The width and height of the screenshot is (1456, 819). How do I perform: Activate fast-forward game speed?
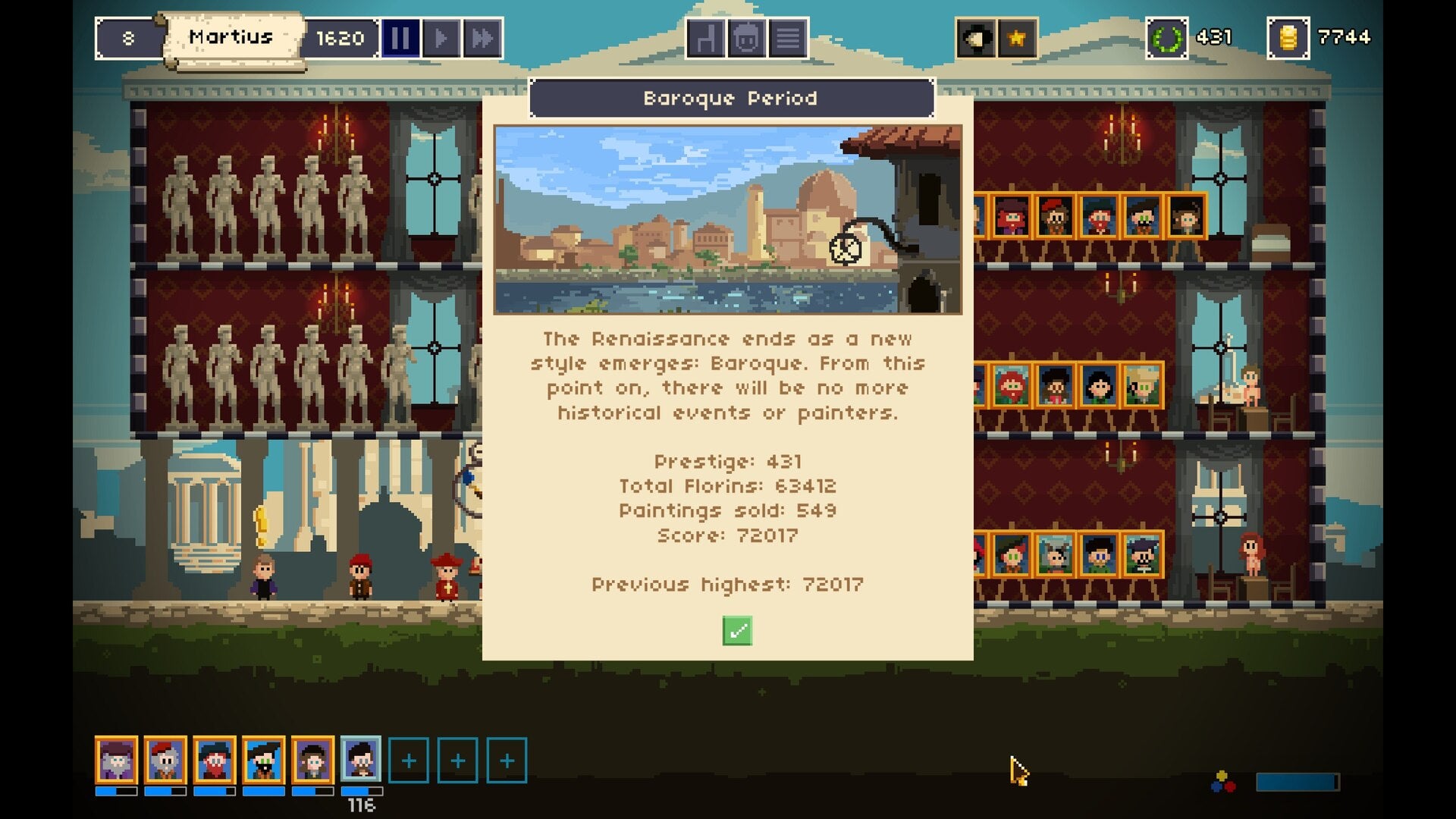point(482,38)
